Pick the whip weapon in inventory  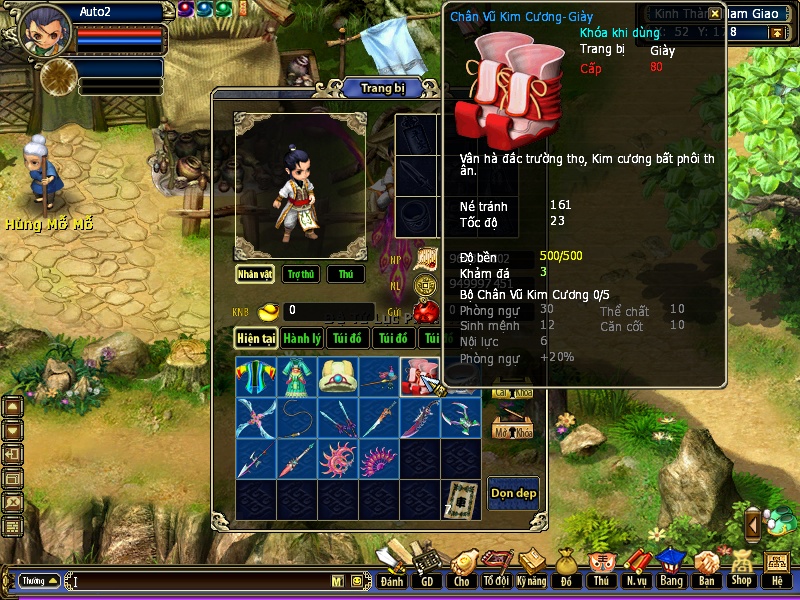(x=296, y=417)
